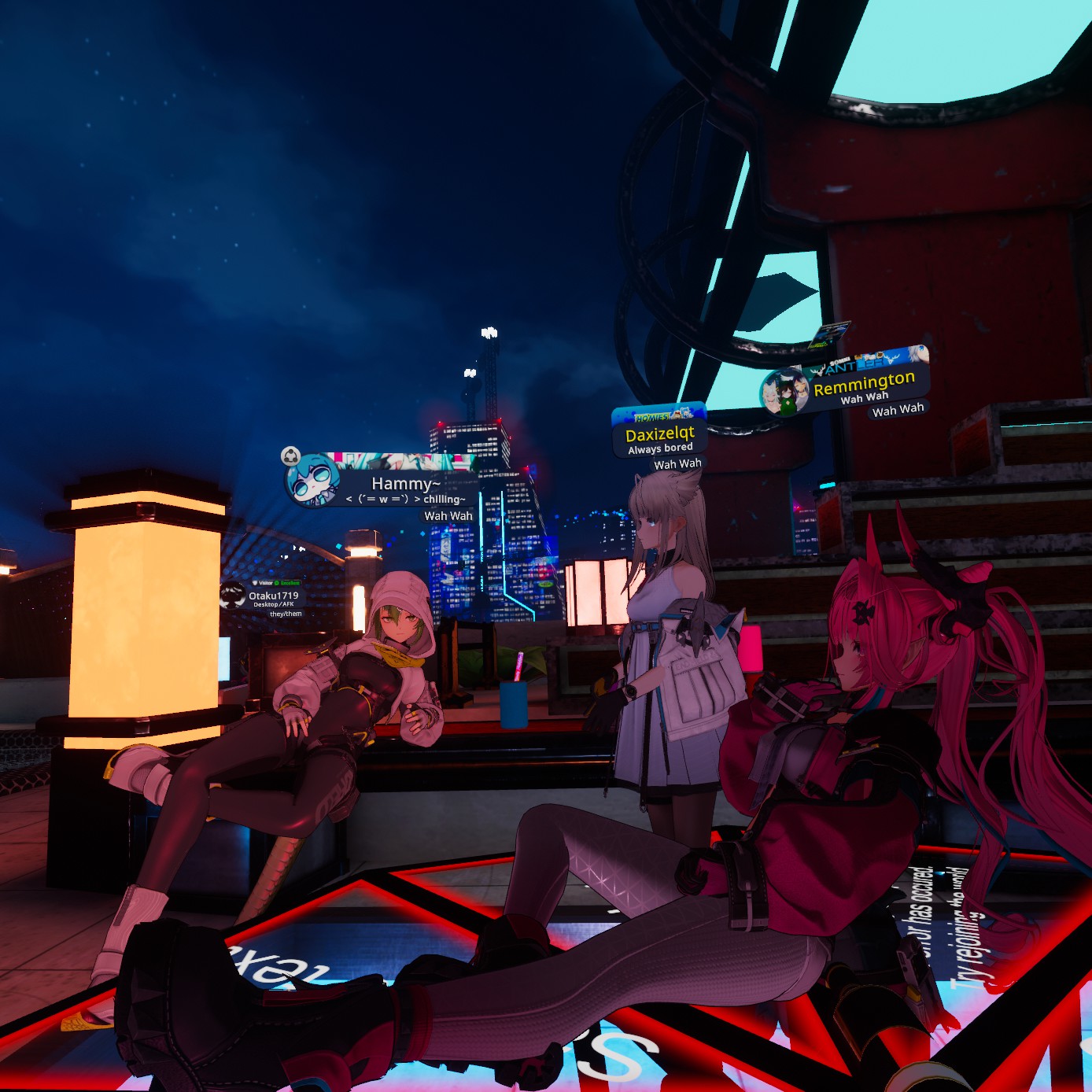
Task: Select the Daxizelqt player nameplate
Action: 659,434
